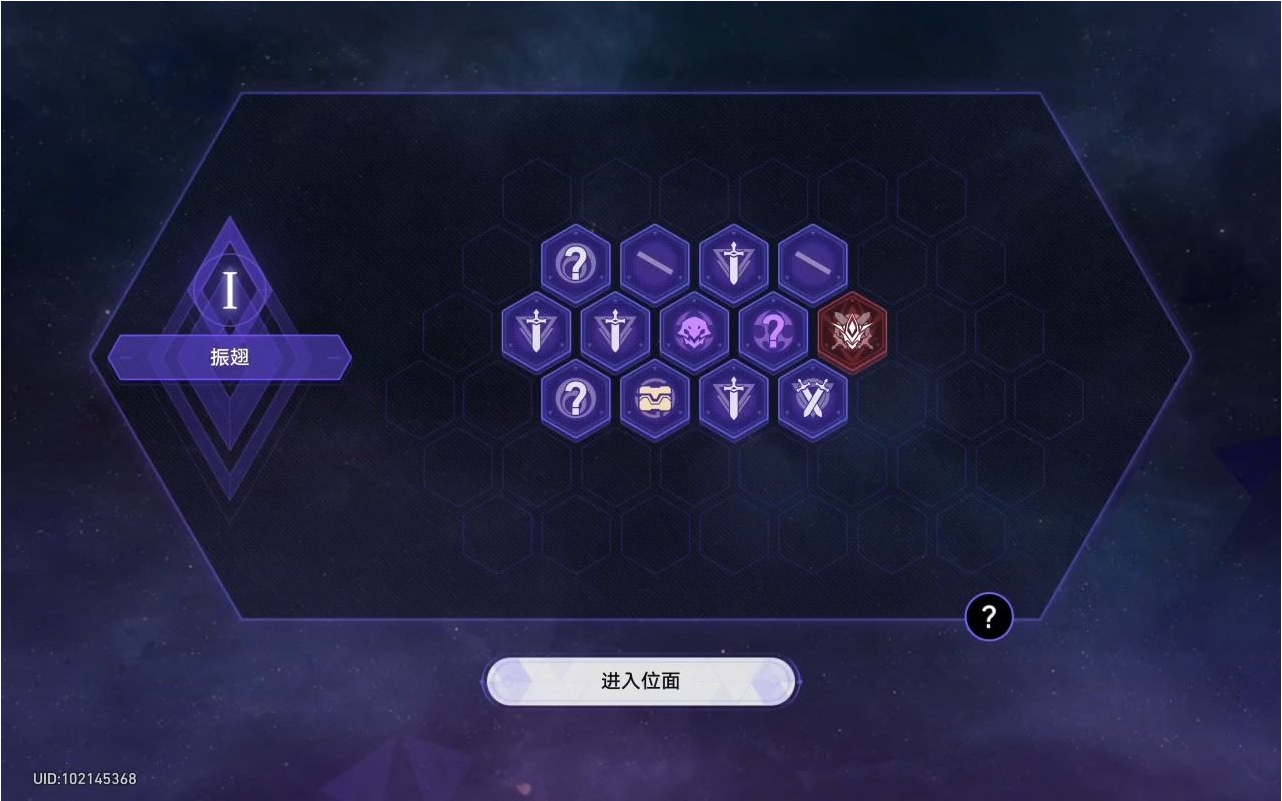
Task: Click the blank node next to the question mark node
Action: pos(655,263)
